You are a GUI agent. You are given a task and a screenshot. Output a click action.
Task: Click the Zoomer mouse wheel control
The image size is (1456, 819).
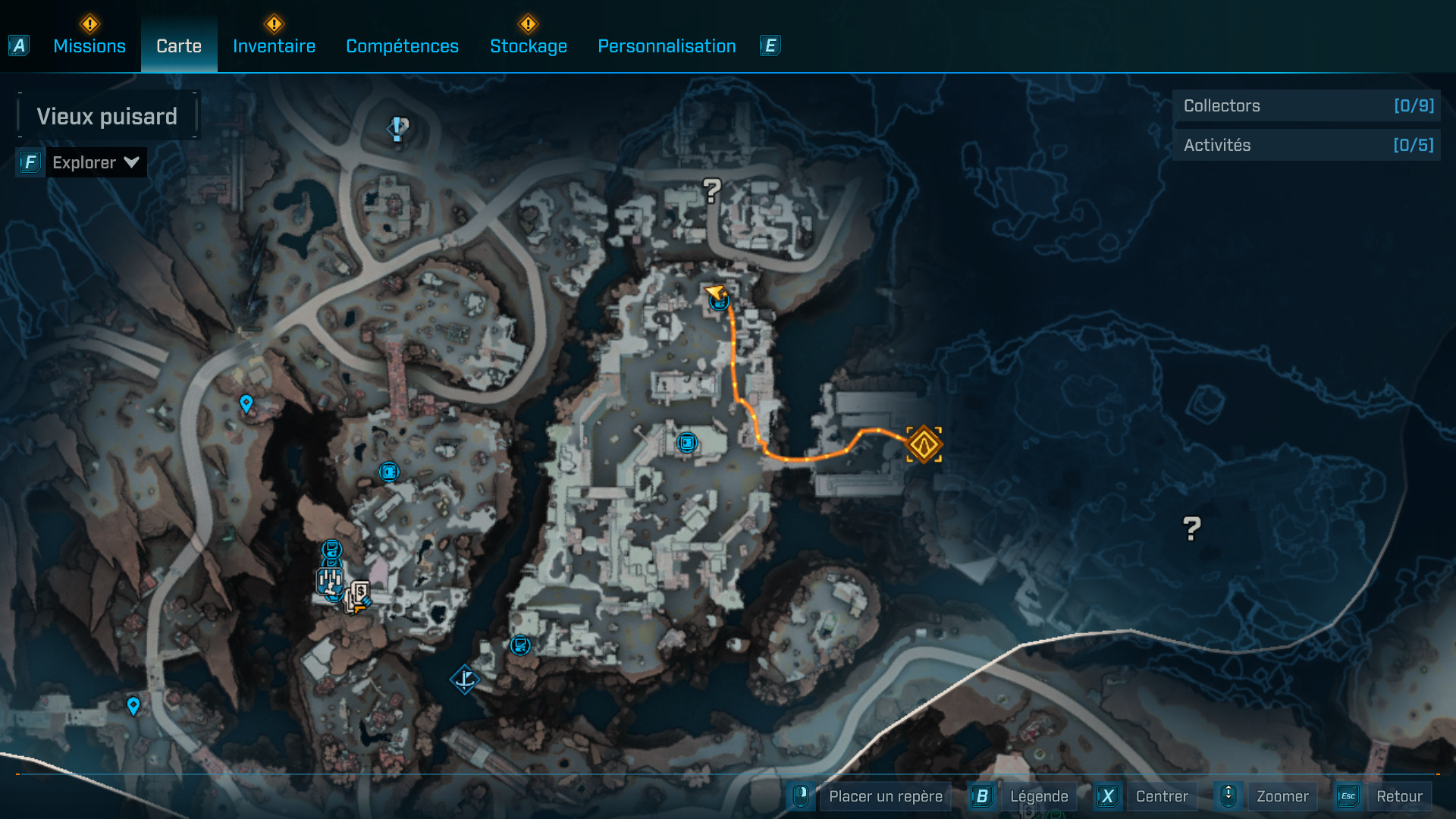1228,795
